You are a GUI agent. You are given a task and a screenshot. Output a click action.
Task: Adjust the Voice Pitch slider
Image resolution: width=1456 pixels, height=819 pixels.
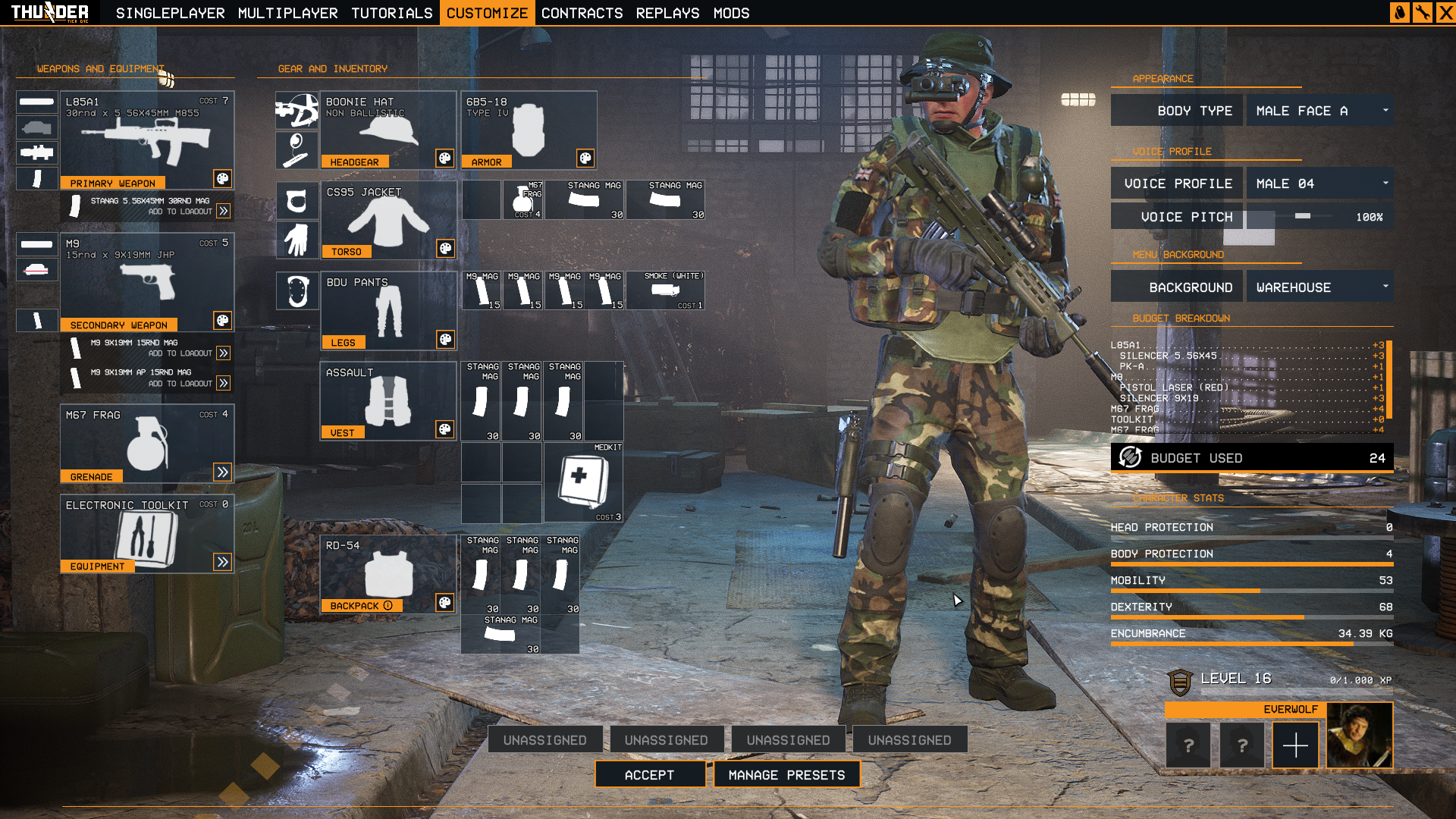pyautogui.click(x=1303, y=217)
